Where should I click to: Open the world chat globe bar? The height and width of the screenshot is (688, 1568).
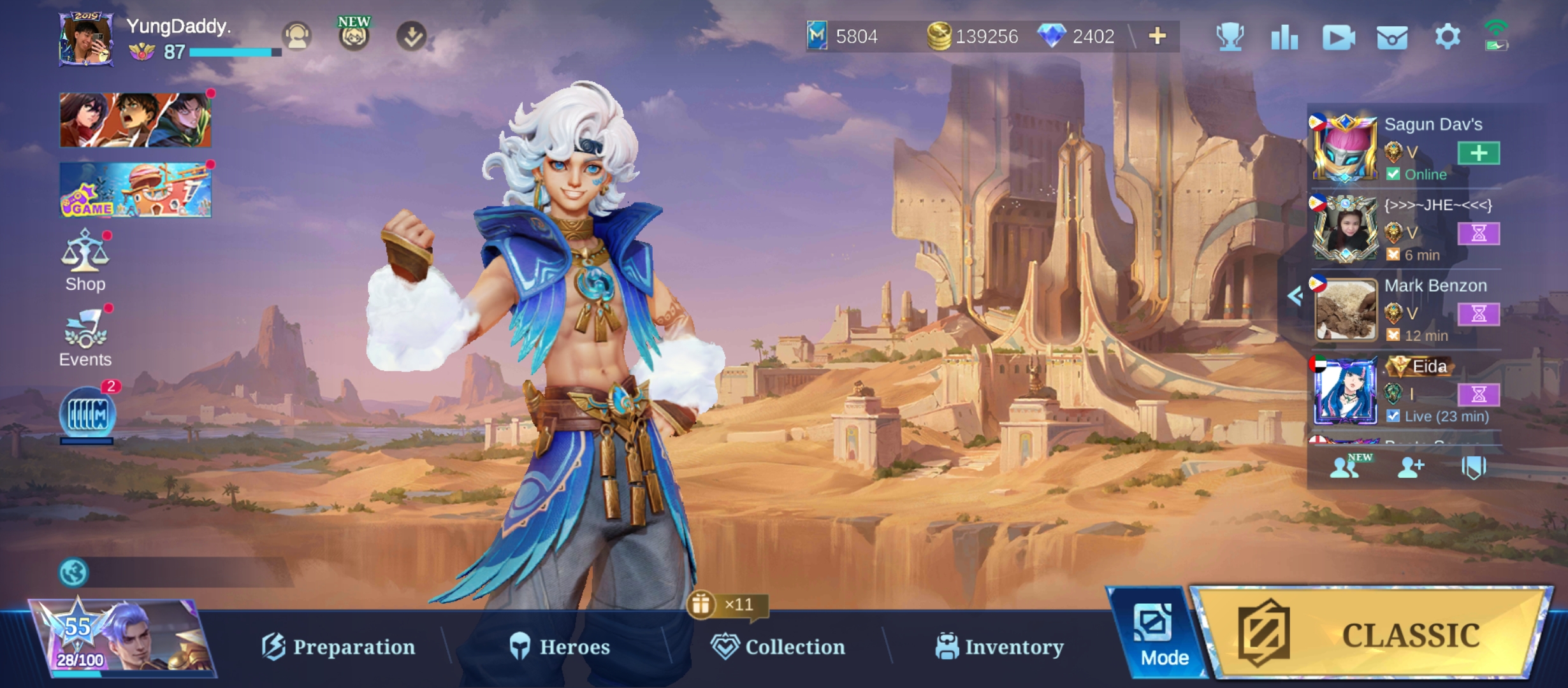pyautogui.click(x=172, y=572)
